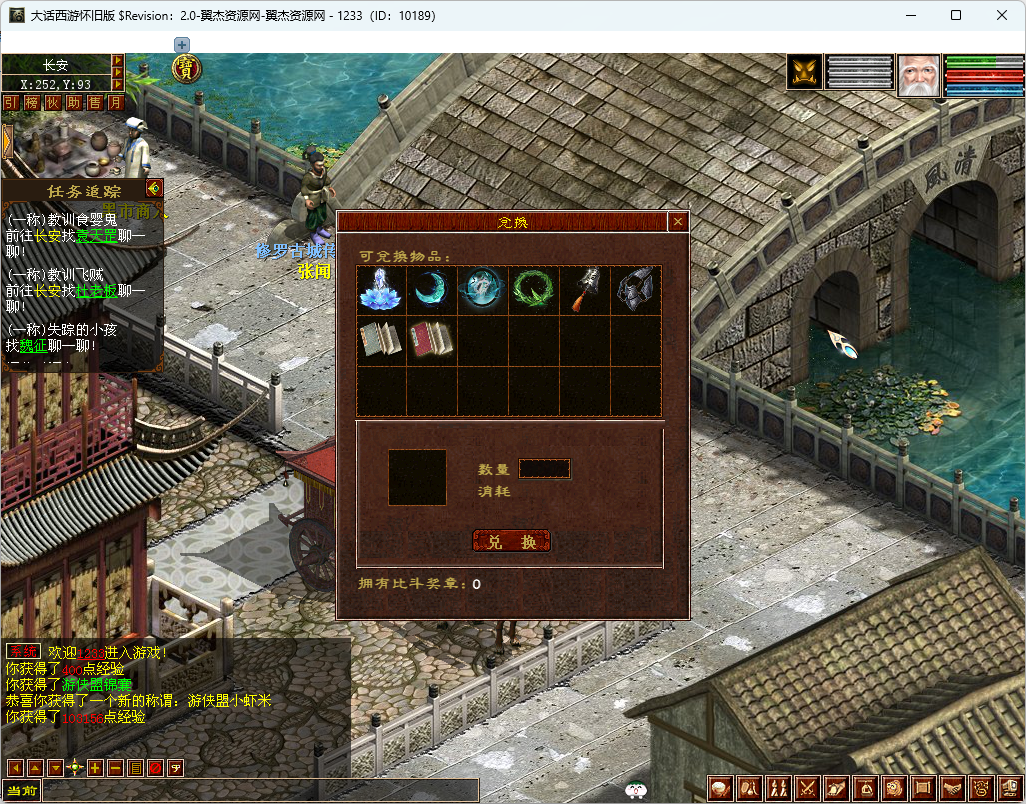The width and height of the screenshot is (1026, 804).
Task: Select the dark steel armor item
Action: (636, 290)
